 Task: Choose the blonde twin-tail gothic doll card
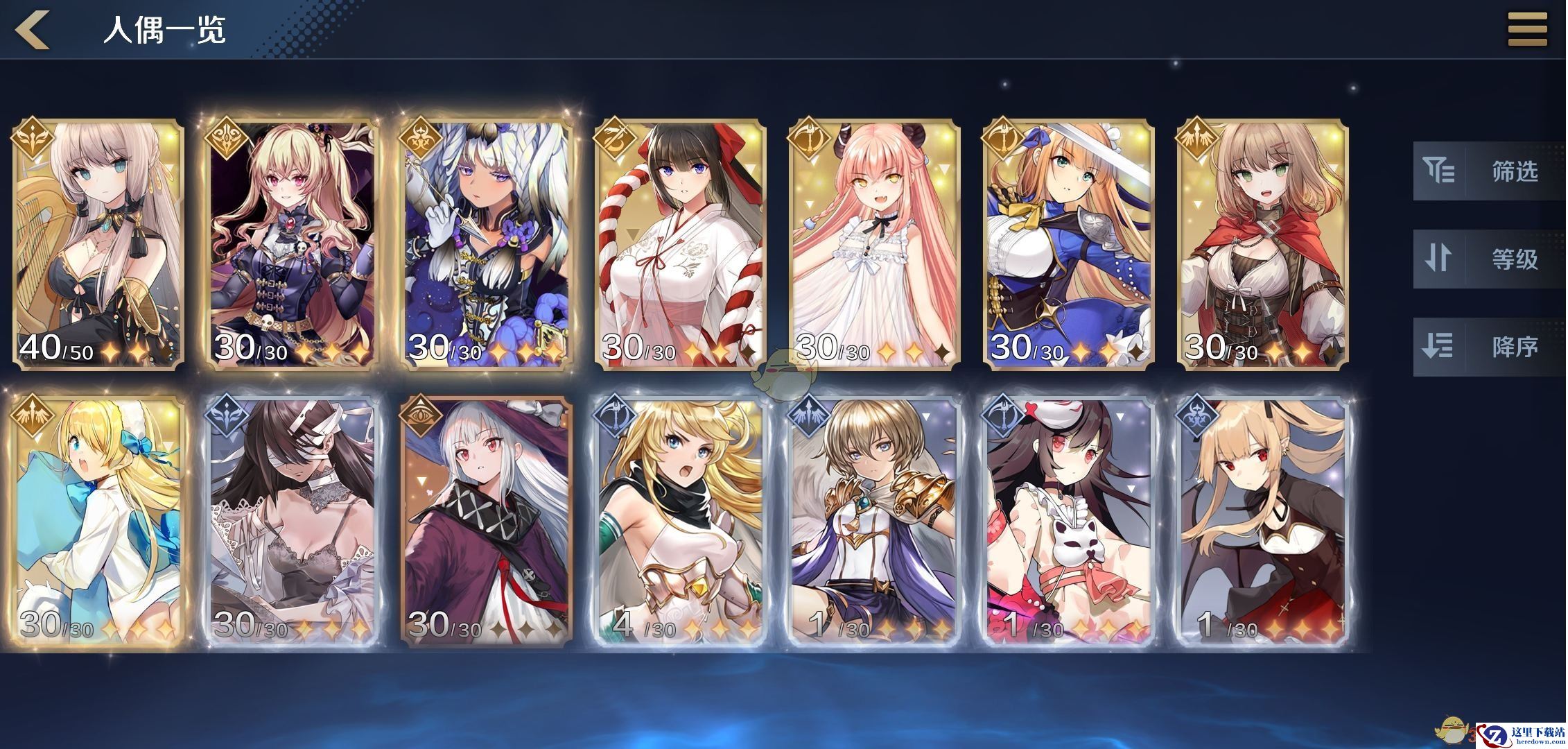tap(293, 244)
